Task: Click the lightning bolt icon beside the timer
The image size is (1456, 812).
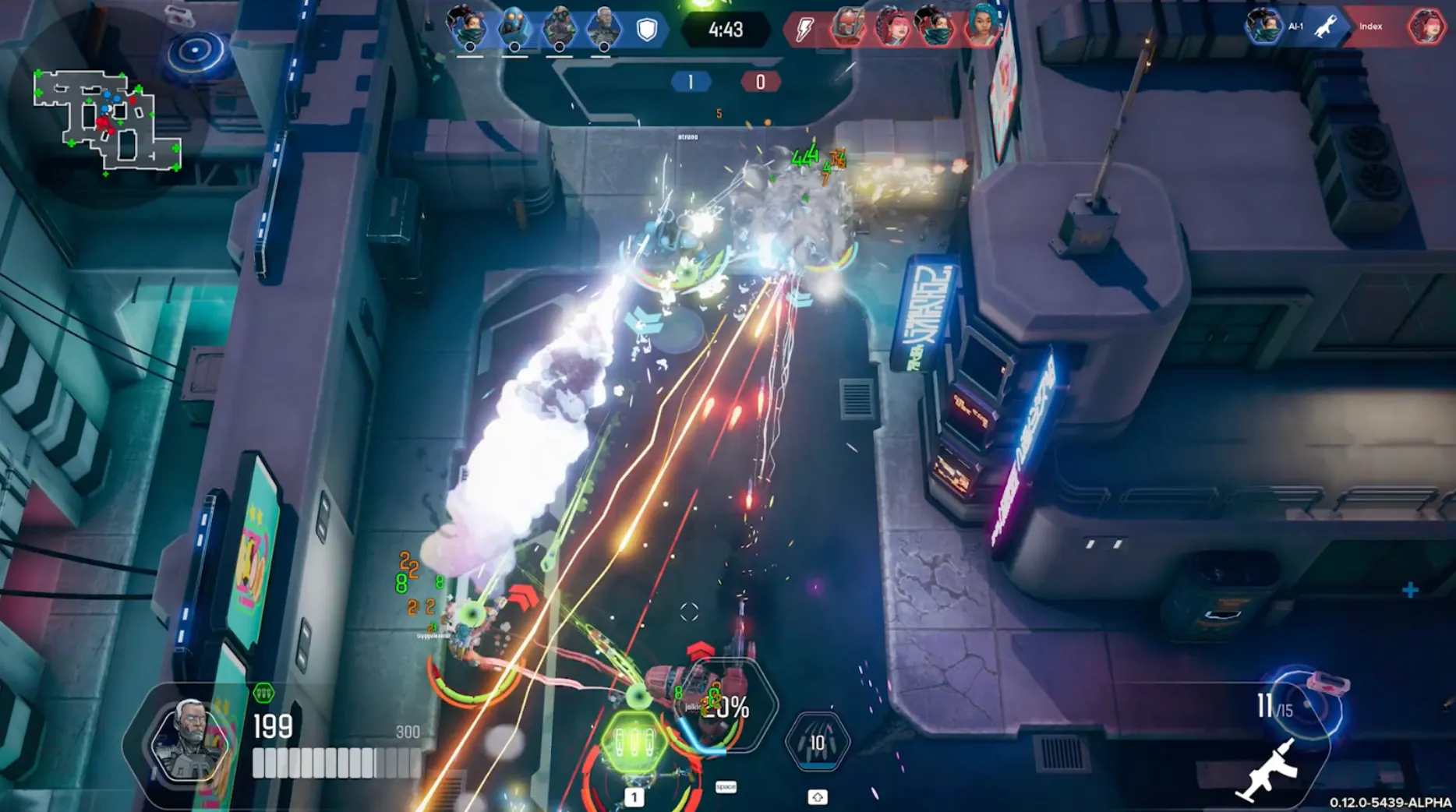Action: click(804, 30)
